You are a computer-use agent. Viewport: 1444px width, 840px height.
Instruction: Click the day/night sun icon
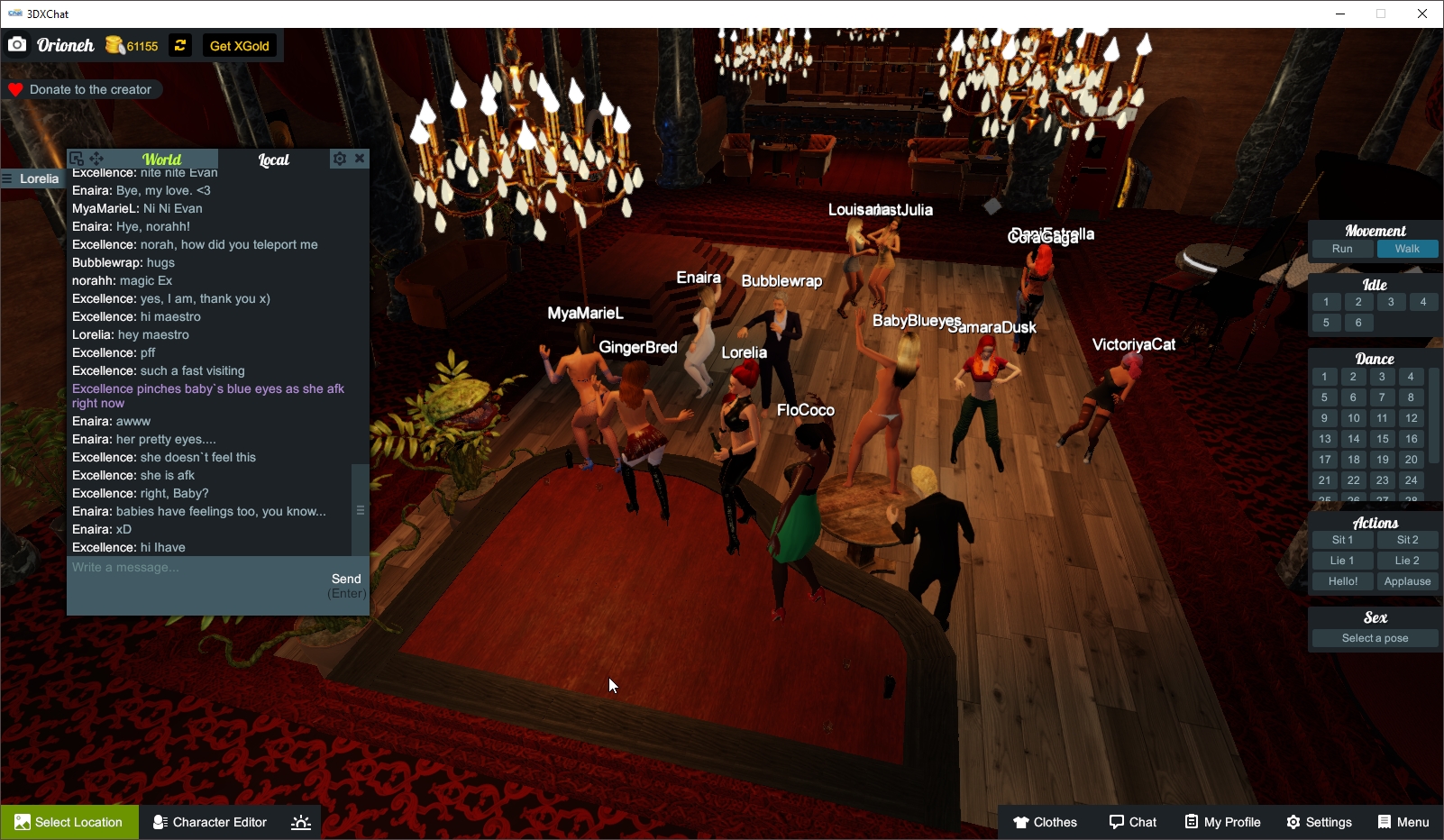300,821
